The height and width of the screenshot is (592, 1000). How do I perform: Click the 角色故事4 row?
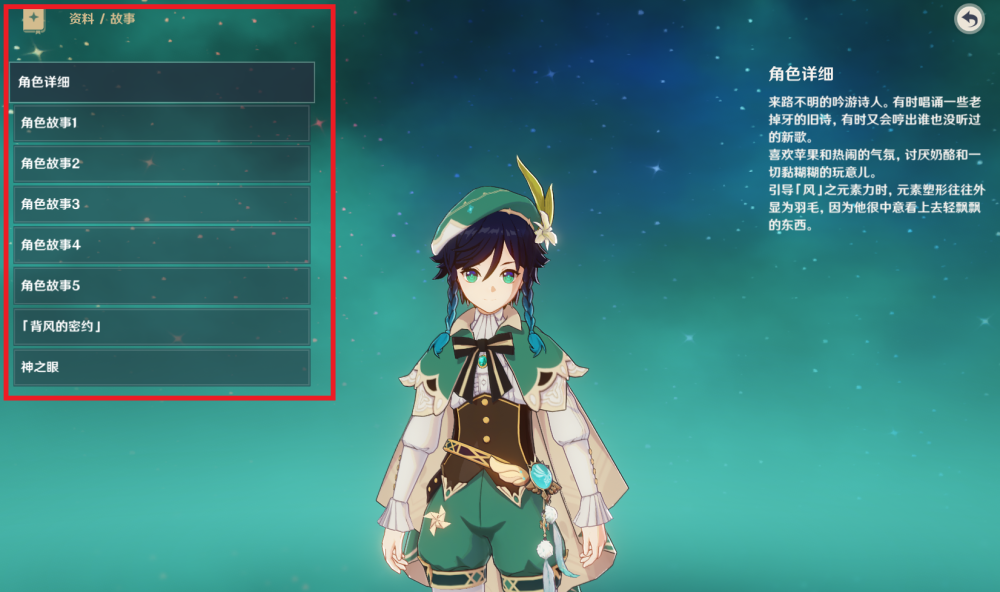pyautogui.click(x=162, y=245)
